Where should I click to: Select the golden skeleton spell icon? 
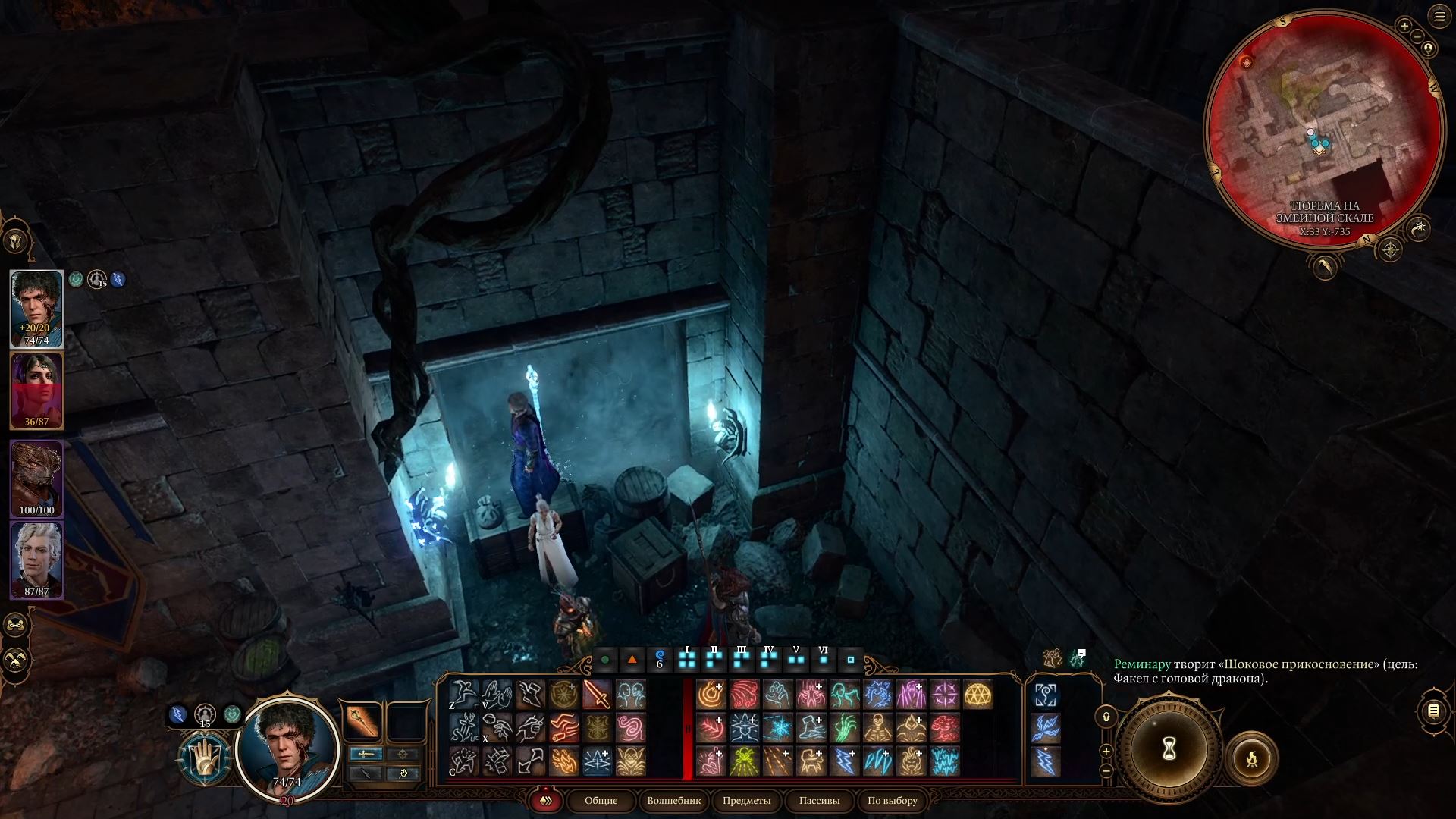[x=877, y=728]
